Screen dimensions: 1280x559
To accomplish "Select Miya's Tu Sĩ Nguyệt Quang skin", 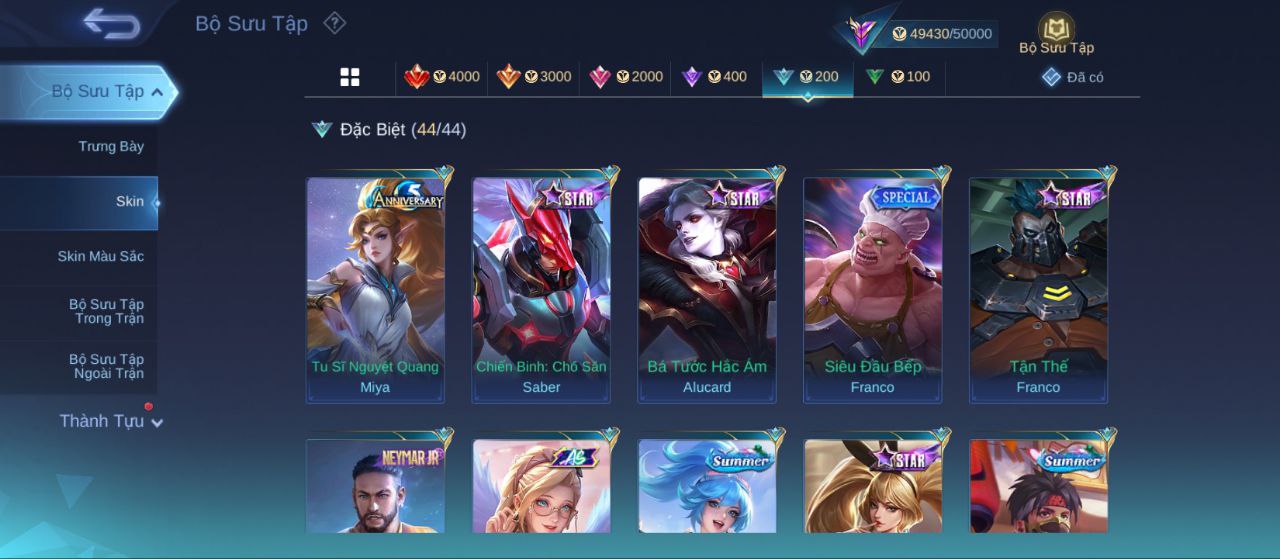I will pyautogui.click(x=375, y=290).
